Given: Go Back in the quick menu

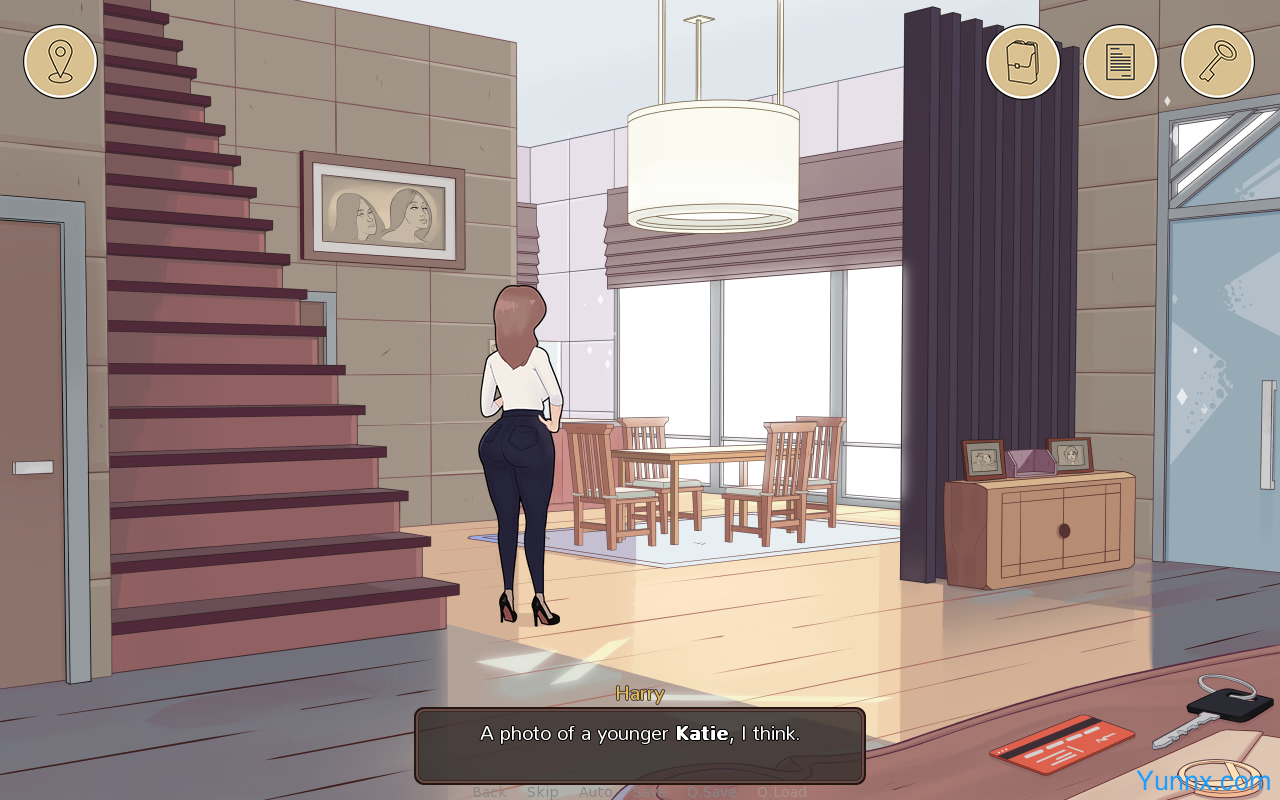Looking at the screenshot, I should 489,792.
